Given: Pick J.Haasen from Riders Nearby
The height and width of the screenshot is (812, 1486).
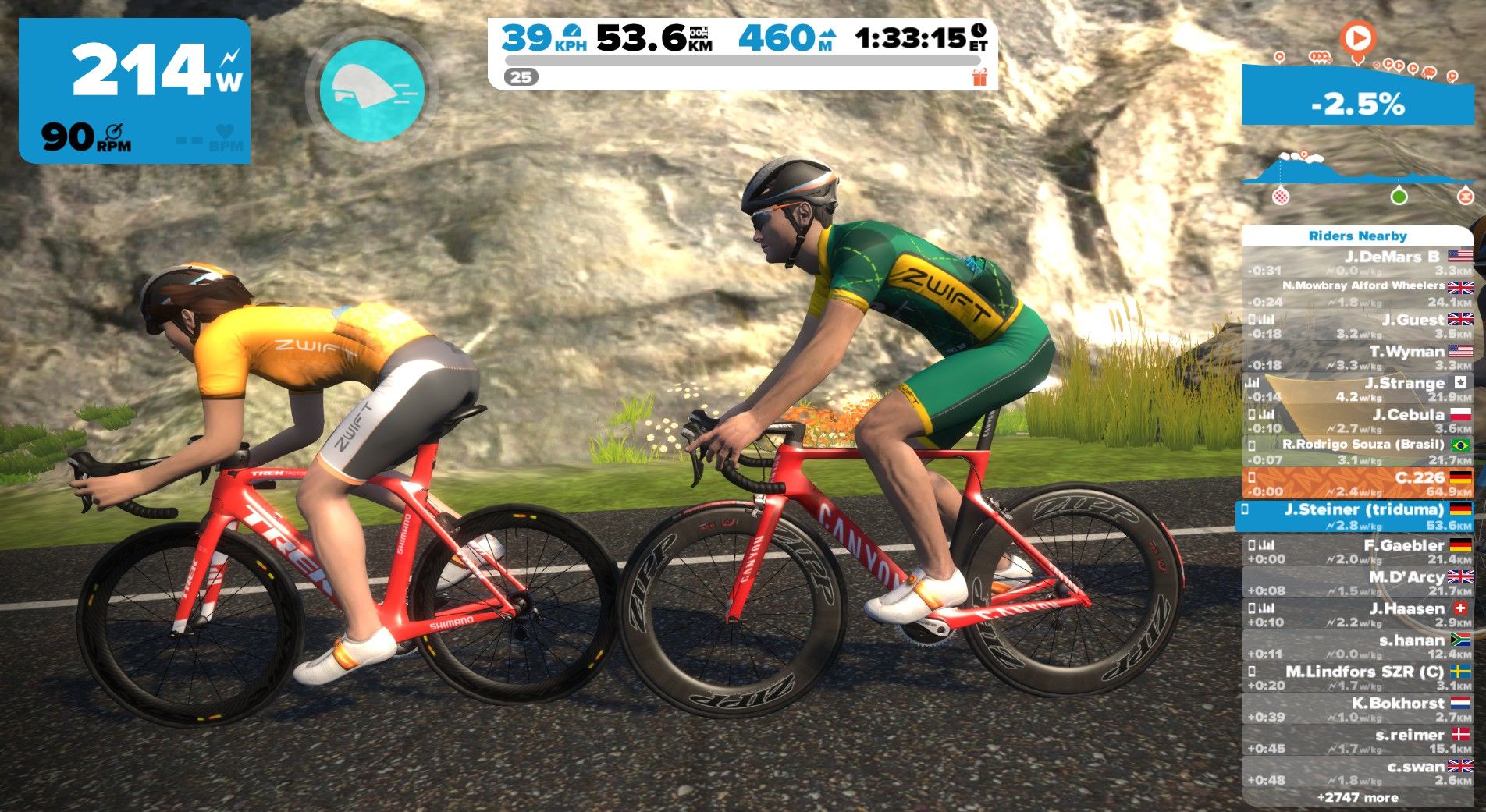Looking at the screenshot, I should [1358, 615].
